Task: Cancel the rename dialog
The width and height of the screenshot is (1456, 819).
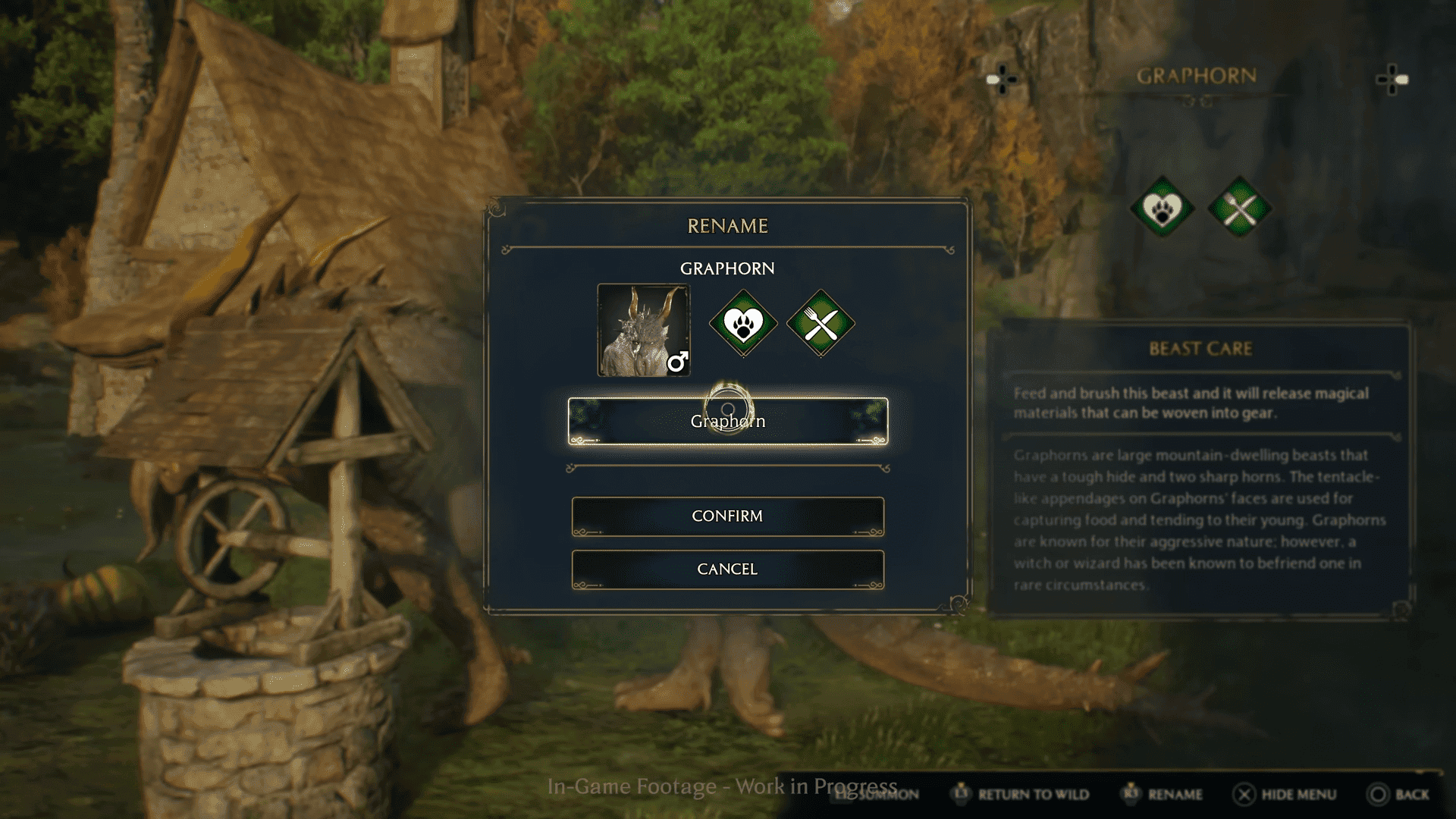Action: [727, 570]
